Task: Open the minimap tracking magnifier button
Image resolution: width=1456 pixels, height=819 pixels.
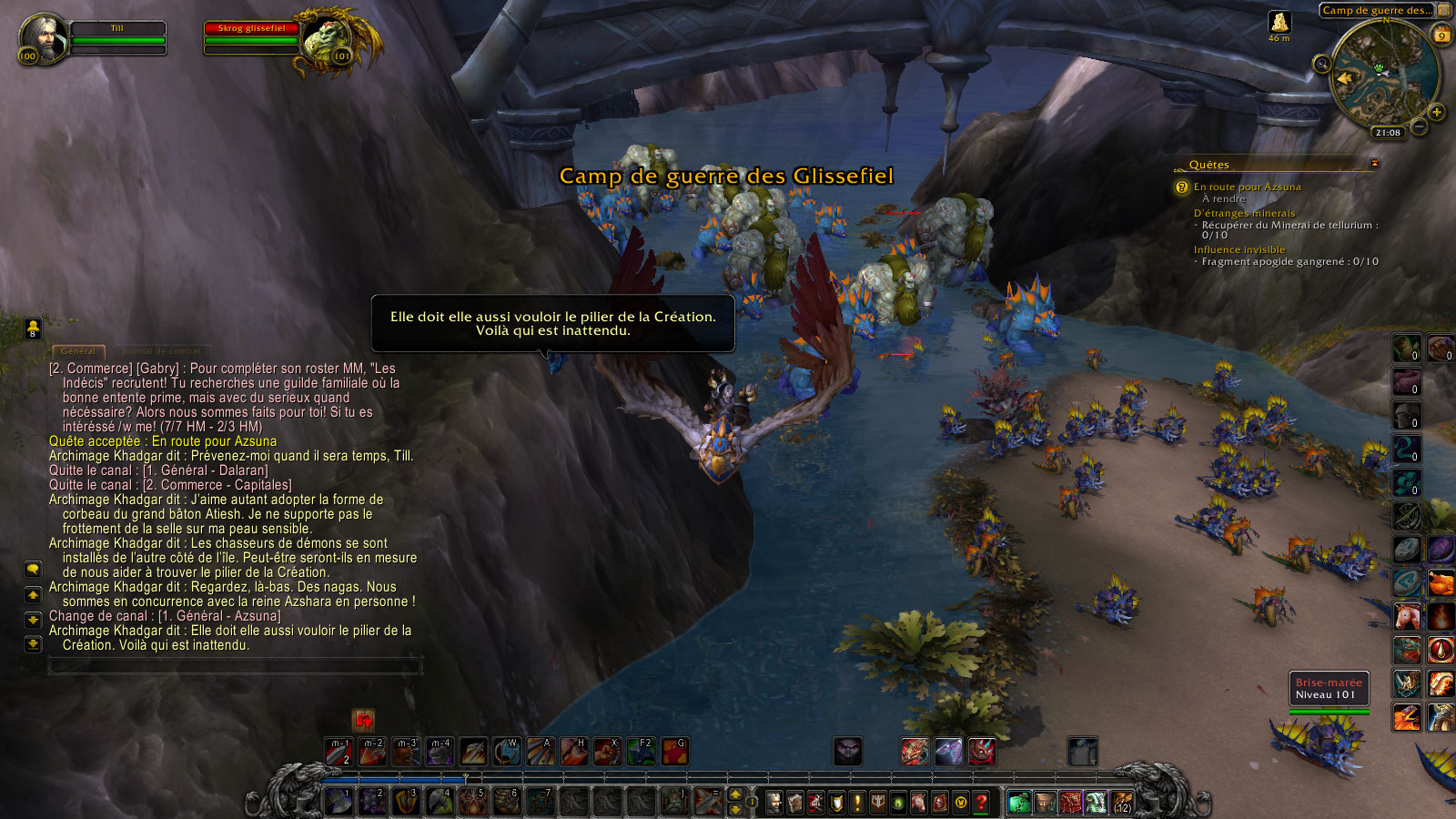Action: pyautogui.click(x=1322, y=63)
